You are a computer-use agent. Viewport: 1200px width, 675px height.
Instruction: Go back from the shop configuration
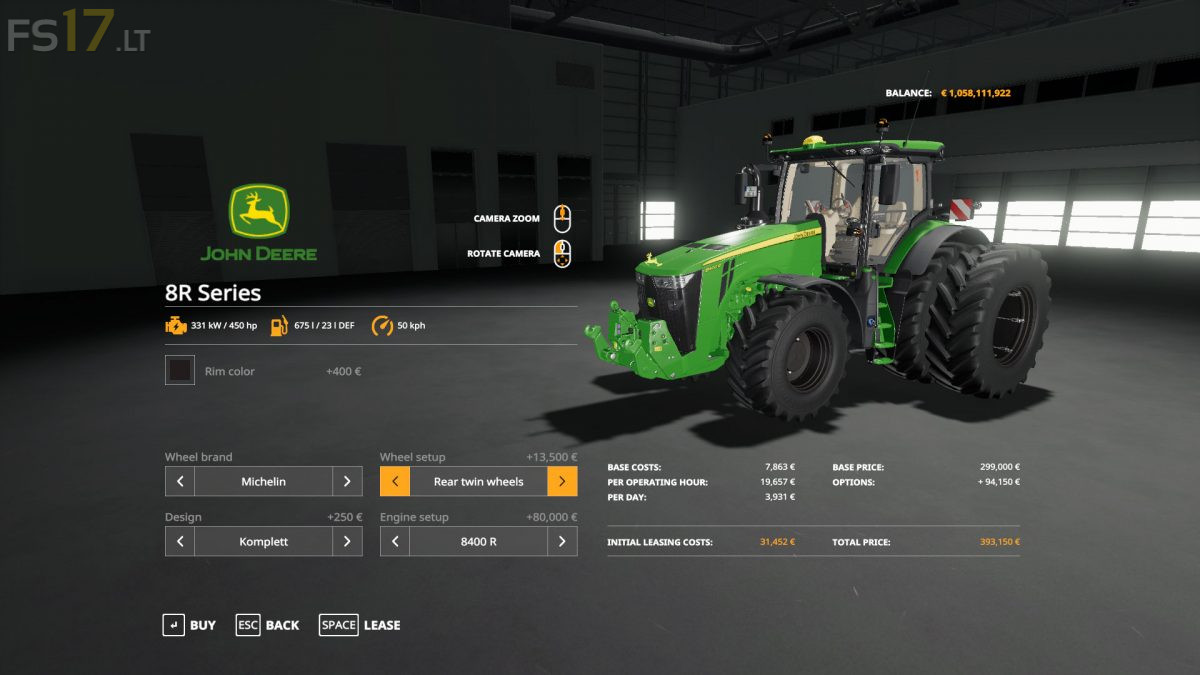point(267,625)
